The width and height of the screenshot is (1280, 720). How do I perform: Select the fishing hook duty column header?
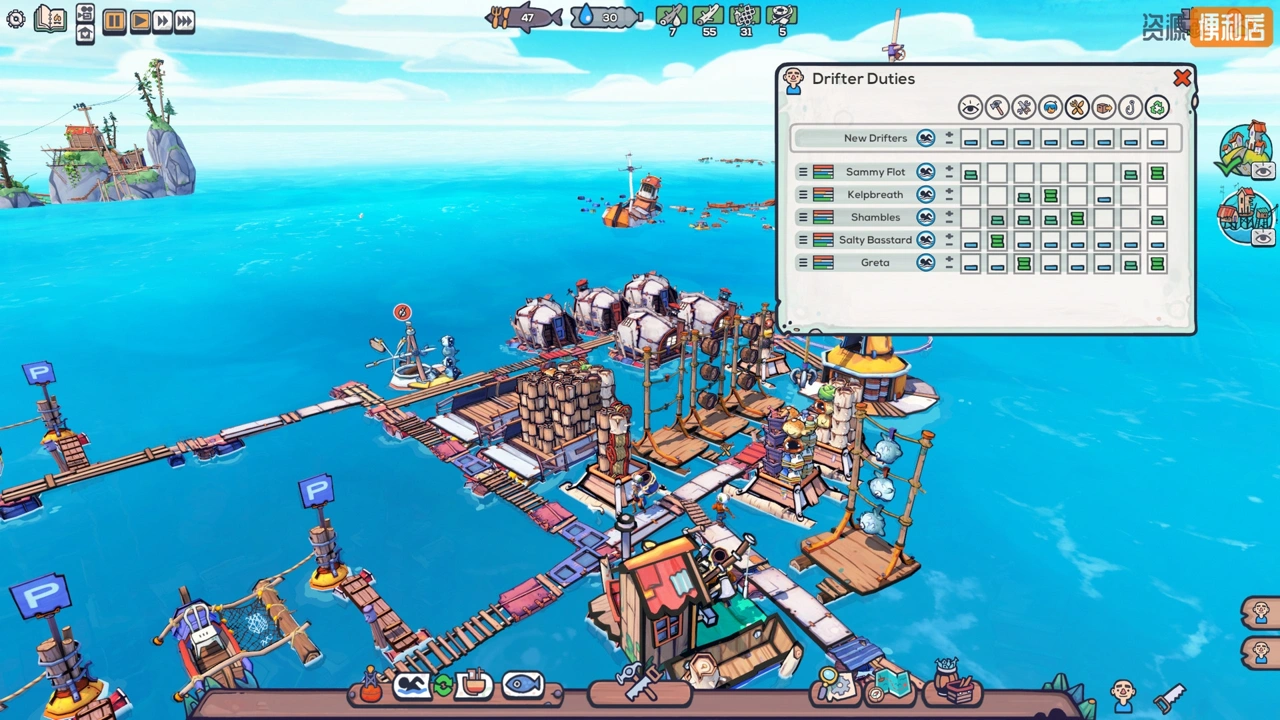(x=1130, y=107)
